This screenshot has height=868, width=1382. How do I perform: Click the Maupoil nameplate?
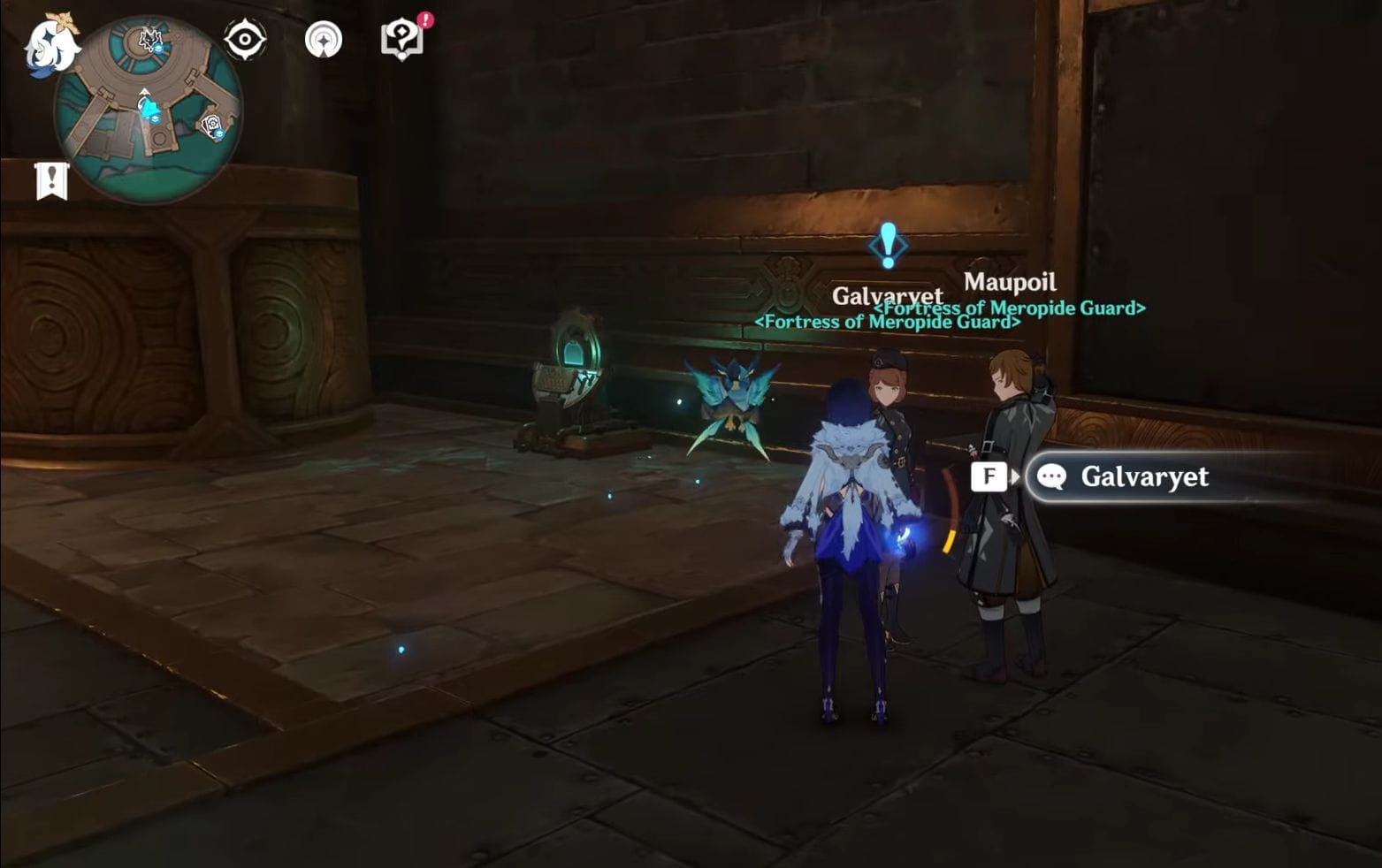(1011, 282)
